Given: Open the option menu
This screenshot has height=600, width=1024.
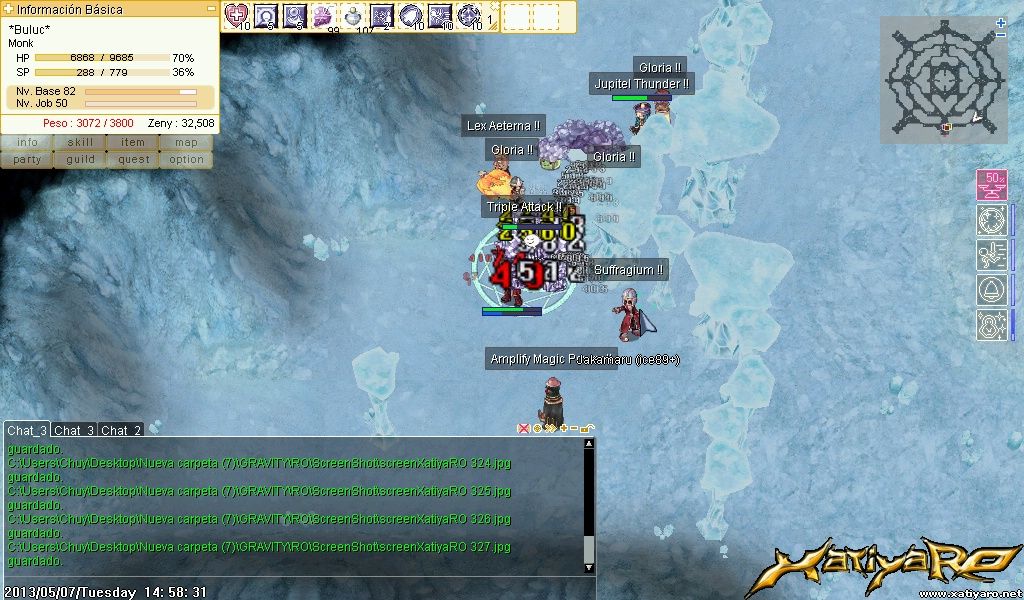Looking at the screenshot, I should coord(186,159).
